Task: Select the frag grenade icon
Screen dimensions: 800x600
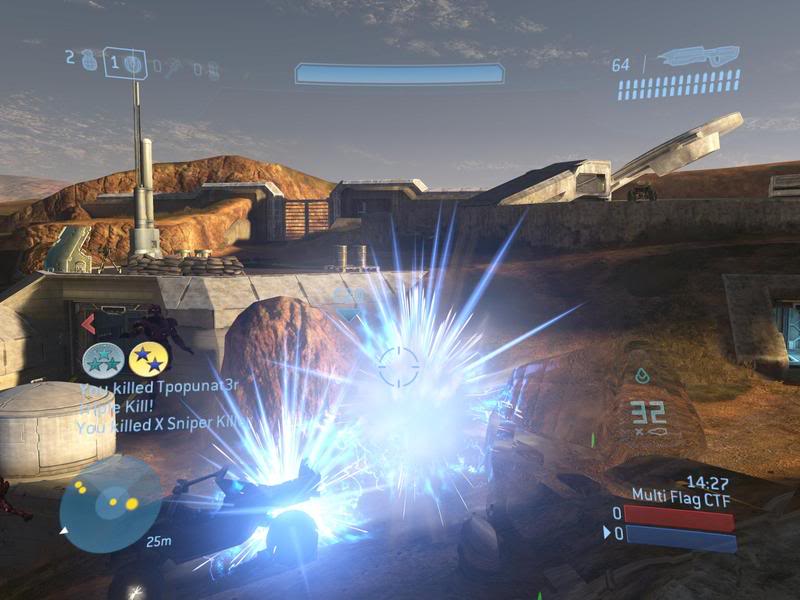Action: pos(89,61)
